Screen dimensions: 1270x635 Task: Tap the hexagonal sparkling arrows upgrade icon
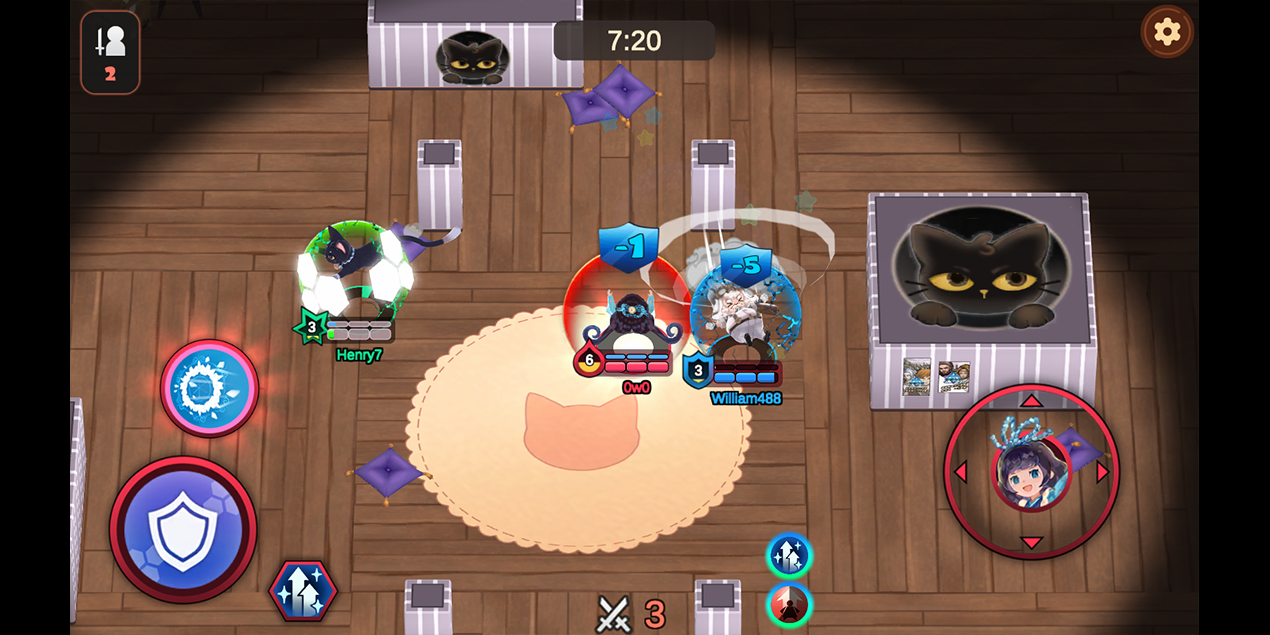(303, 591)
